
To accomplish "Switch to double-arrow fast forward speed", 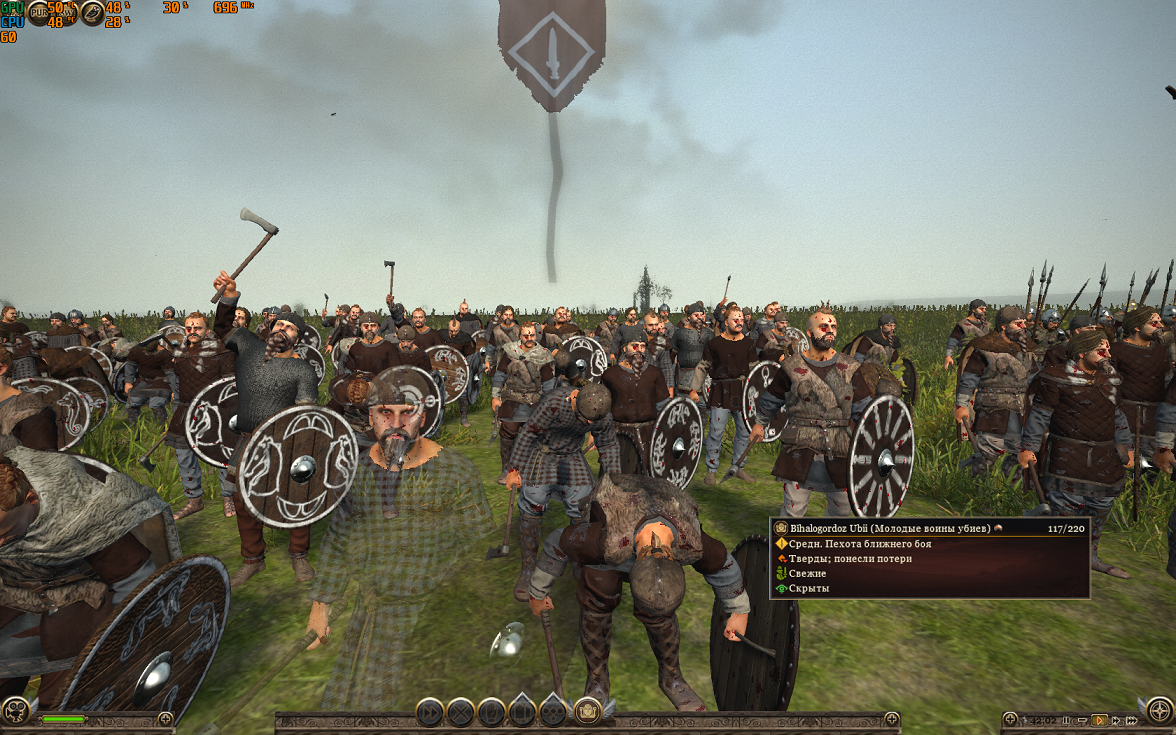I will (1115, 720).
